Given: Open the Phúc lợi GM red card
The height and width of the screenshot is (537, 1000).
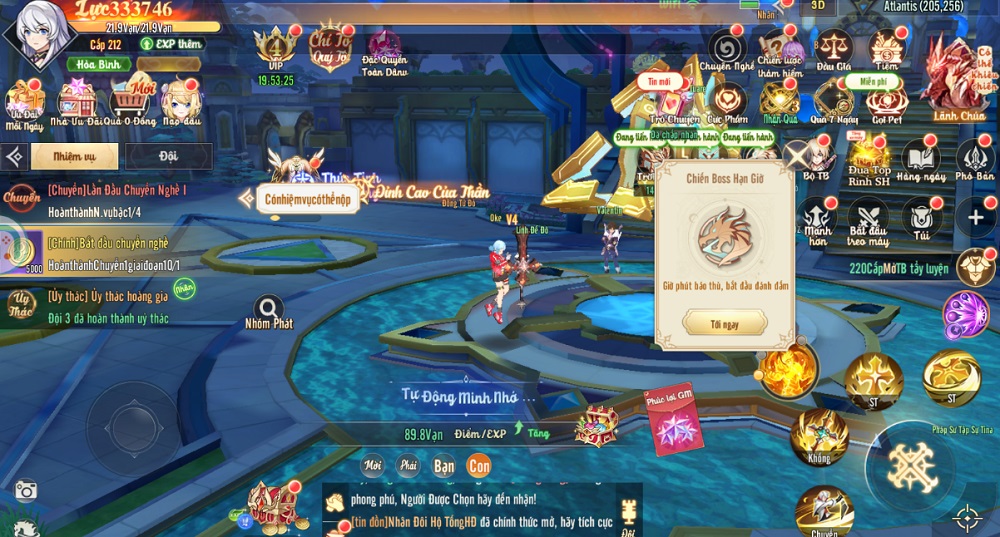Looking at the screenshot, I should click(x=674, y=422).
